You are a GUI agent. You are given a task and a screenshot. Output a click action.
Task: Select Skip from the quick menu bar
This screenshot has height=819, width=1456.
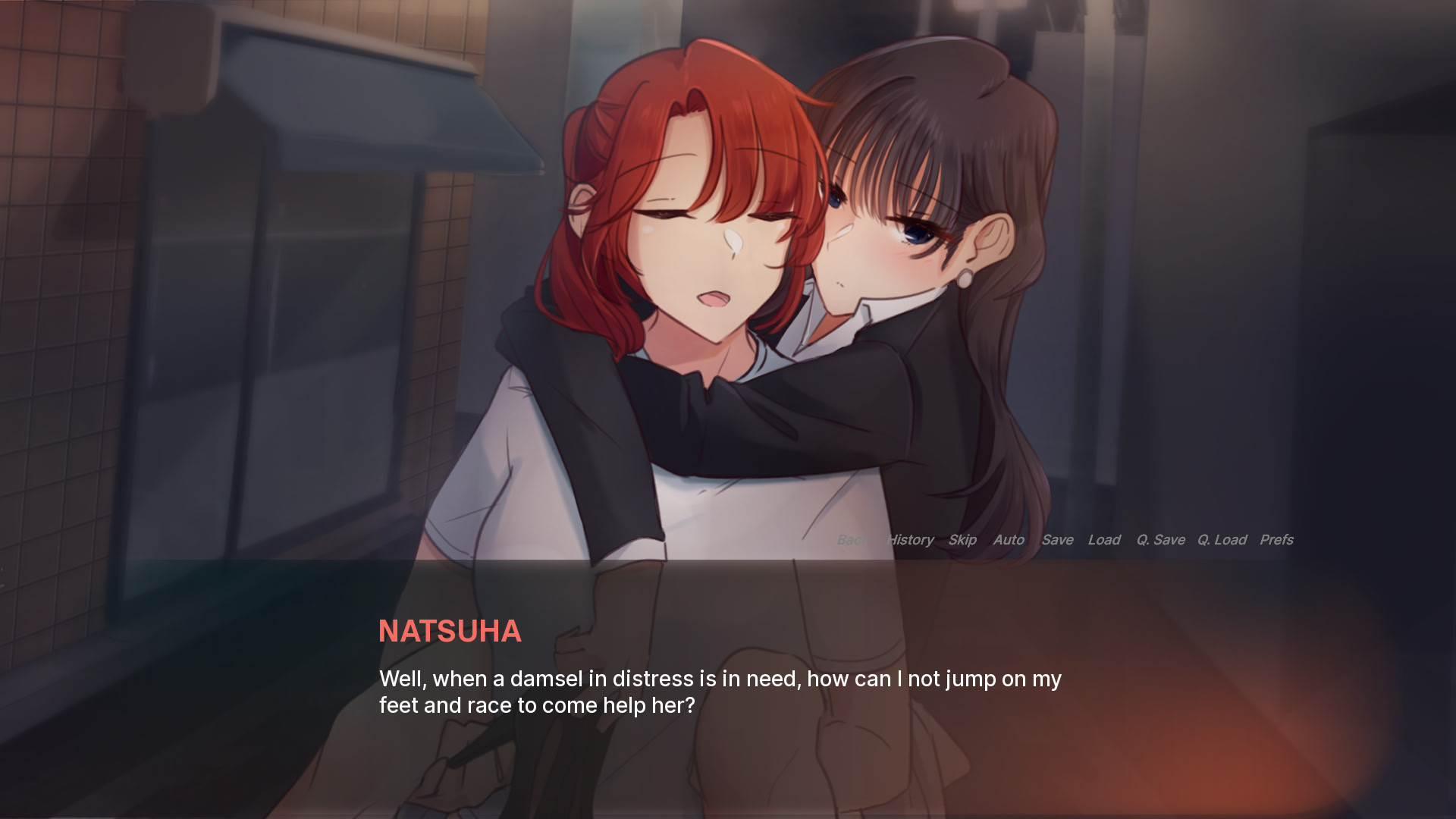coord(962,540)
